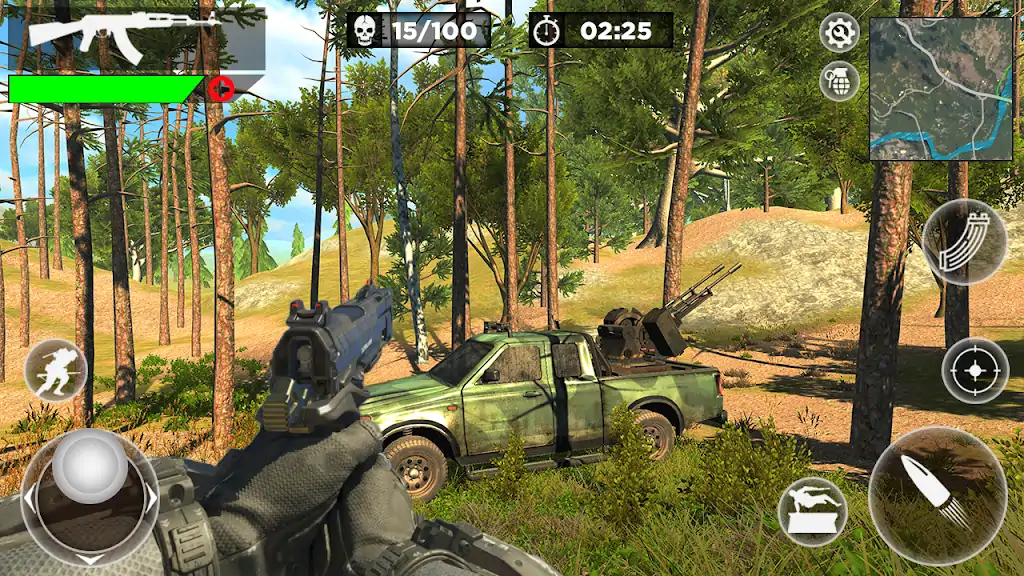Open the minimap
Viewport: 1024px width, 576px height.
939,88
